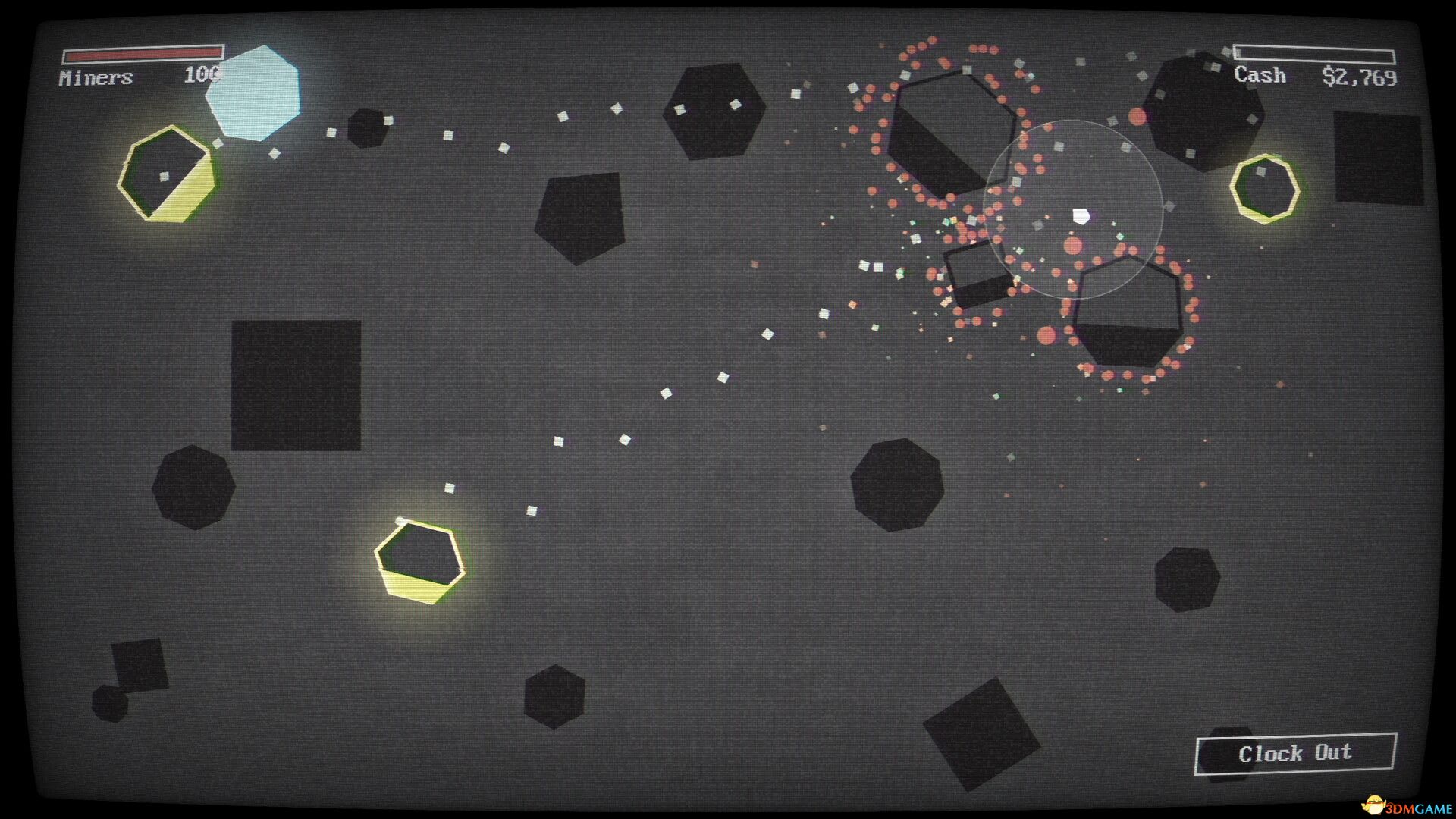Click the white diamond inside the circular radius

1080,216
